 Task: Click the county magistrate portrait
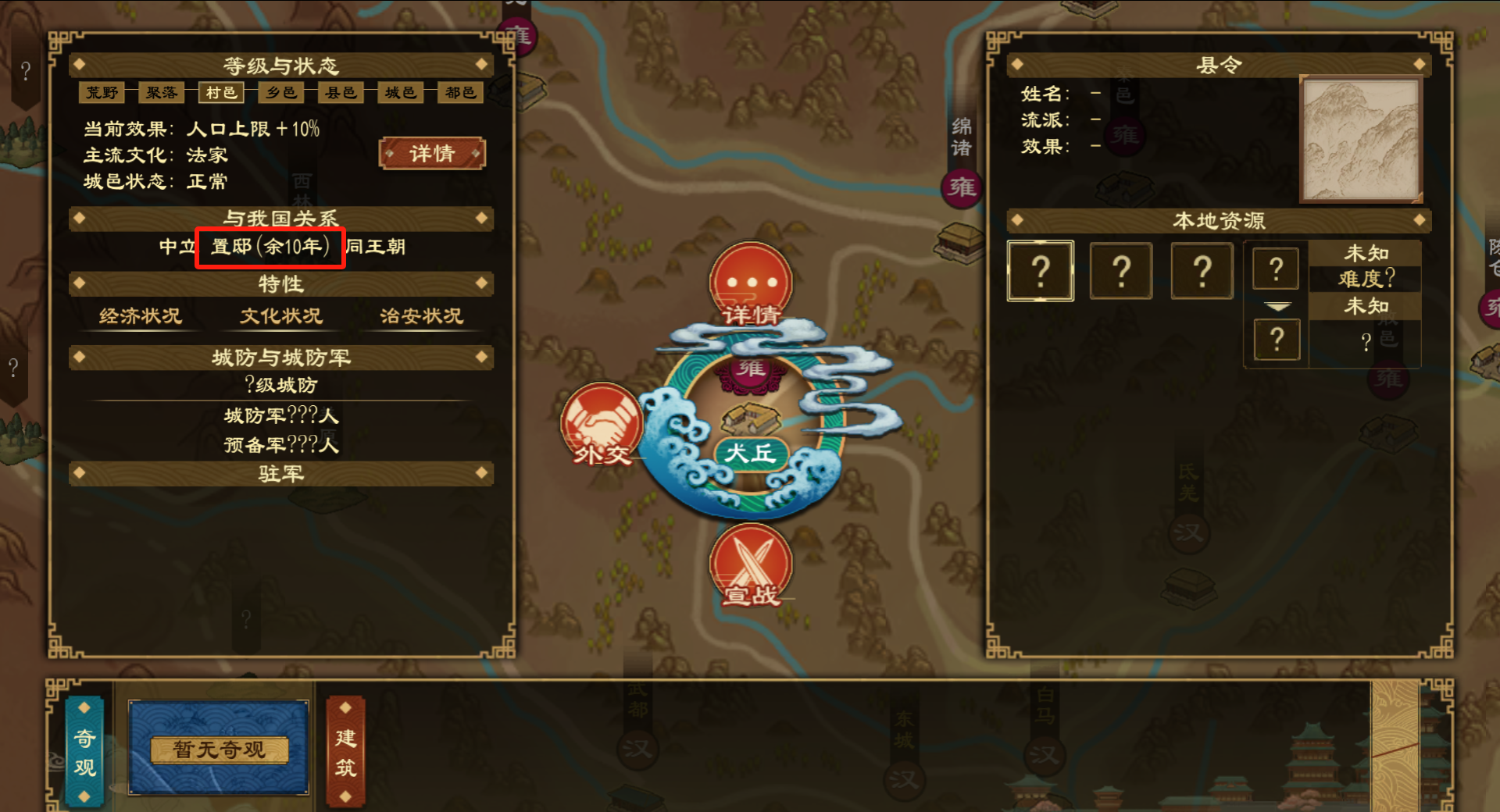[1359, 139]
